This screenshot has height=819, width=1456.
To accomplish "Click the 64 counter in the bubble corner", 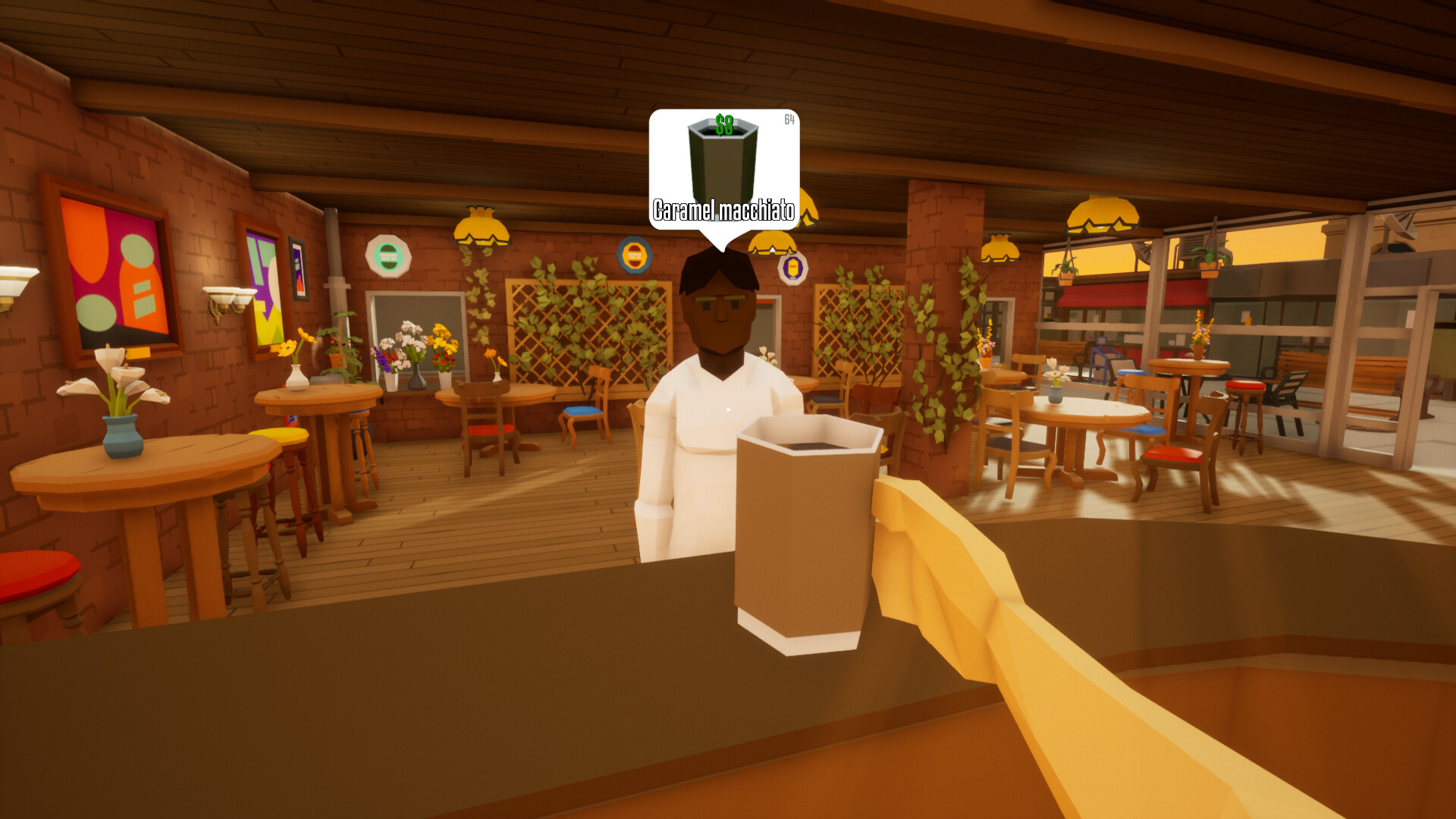I will (787, 118).
